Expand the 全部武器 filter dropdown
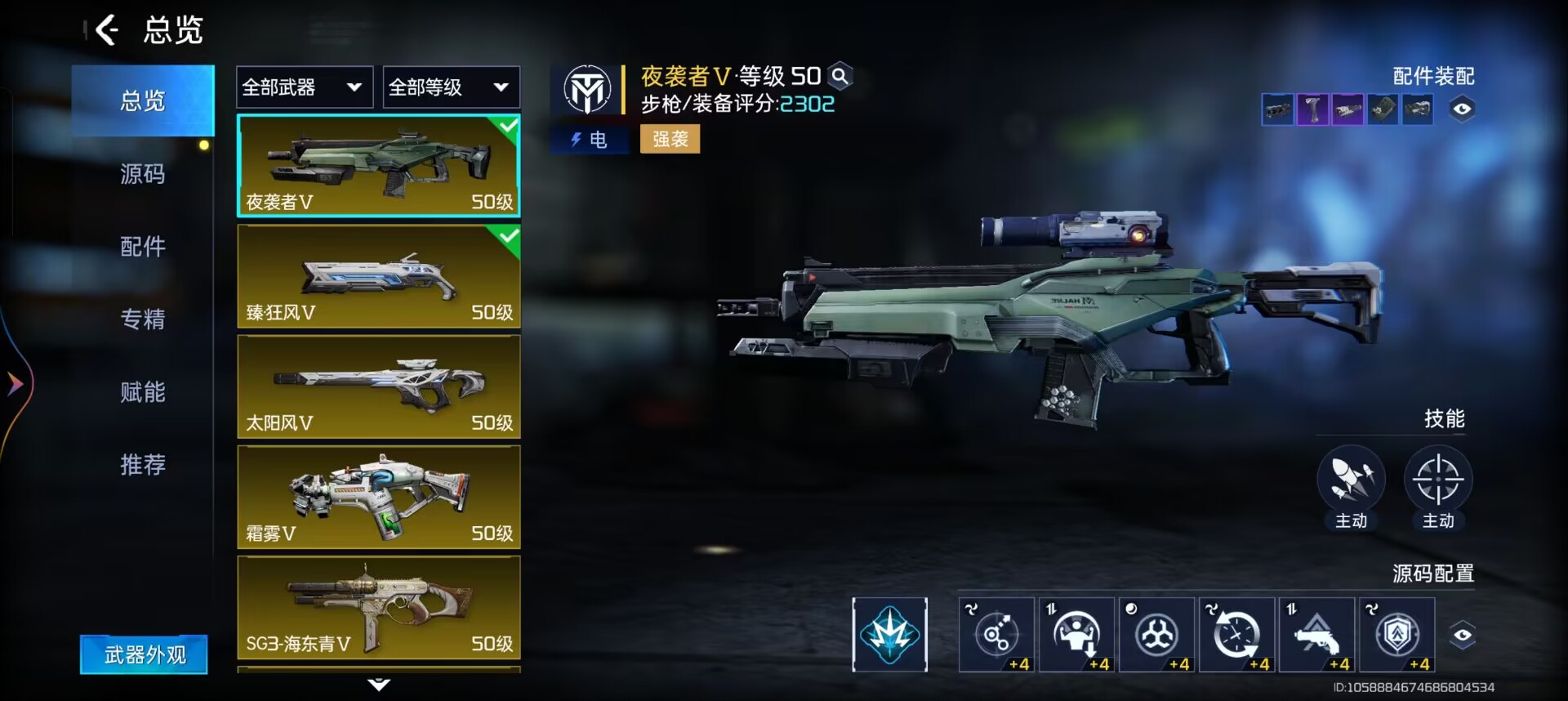Image resolution: width=1568 pixels, height=701 pixels. tap(305, 87)
